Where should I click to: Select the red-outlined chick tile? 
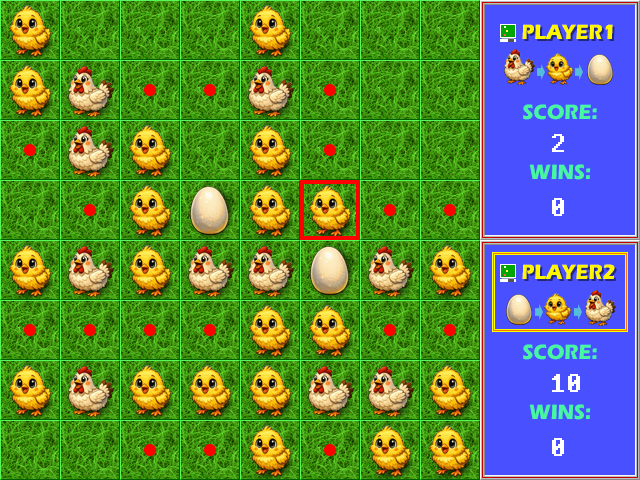pos(329,210)
